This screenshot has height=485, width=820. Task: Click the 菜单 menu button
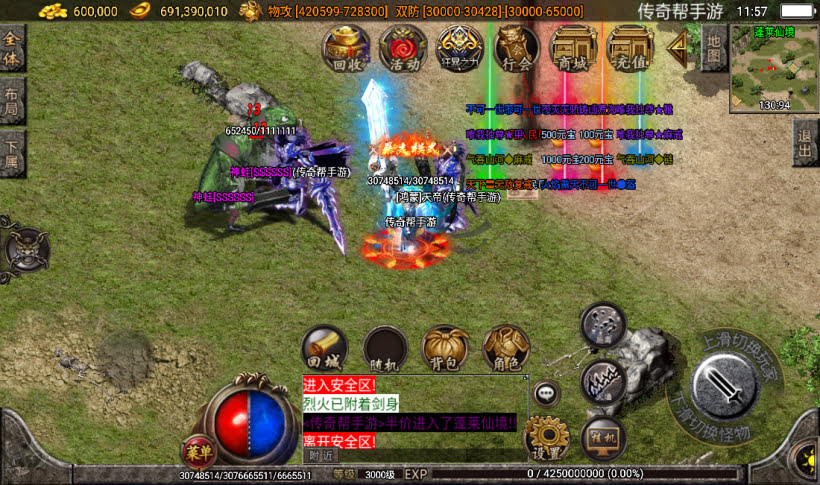198,451
